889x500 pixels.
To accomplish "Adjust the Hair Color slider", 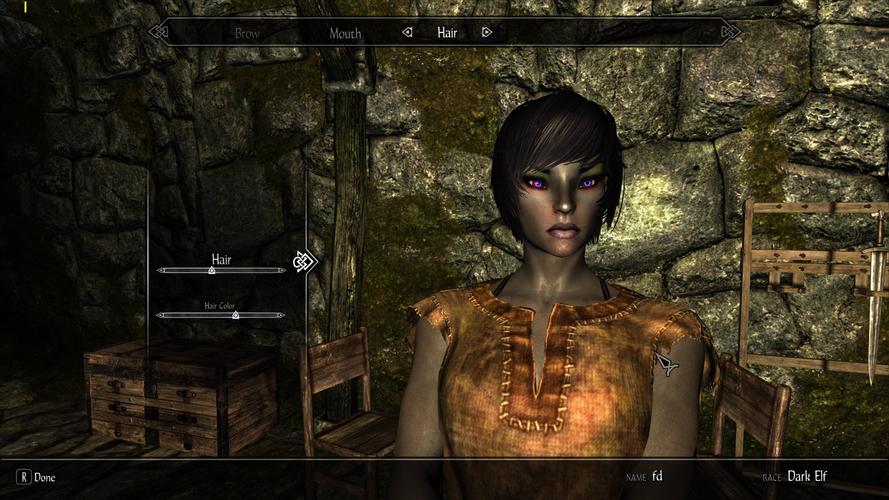I will point(235,315).
